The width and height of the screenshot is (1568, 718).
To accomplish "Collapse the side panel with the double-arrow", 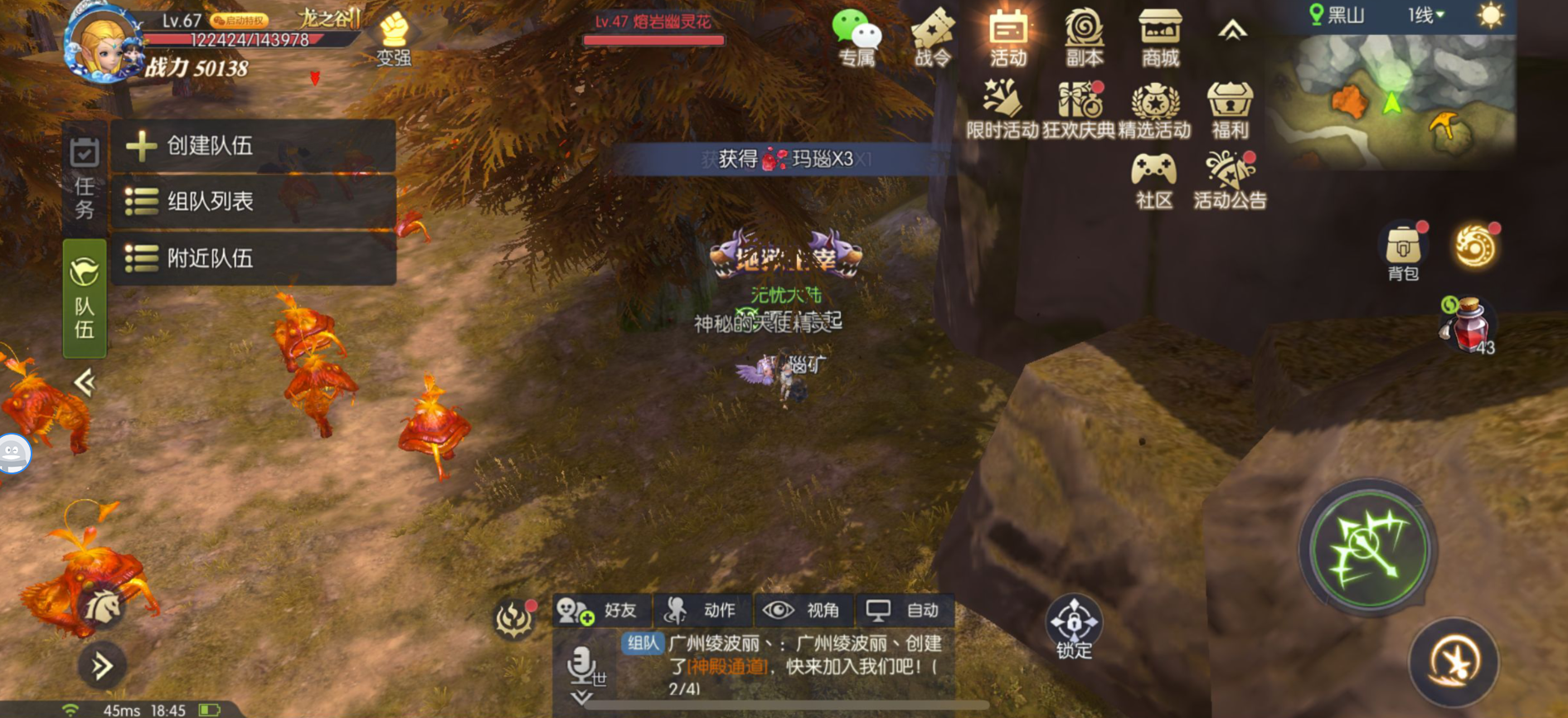I will 85,382.
